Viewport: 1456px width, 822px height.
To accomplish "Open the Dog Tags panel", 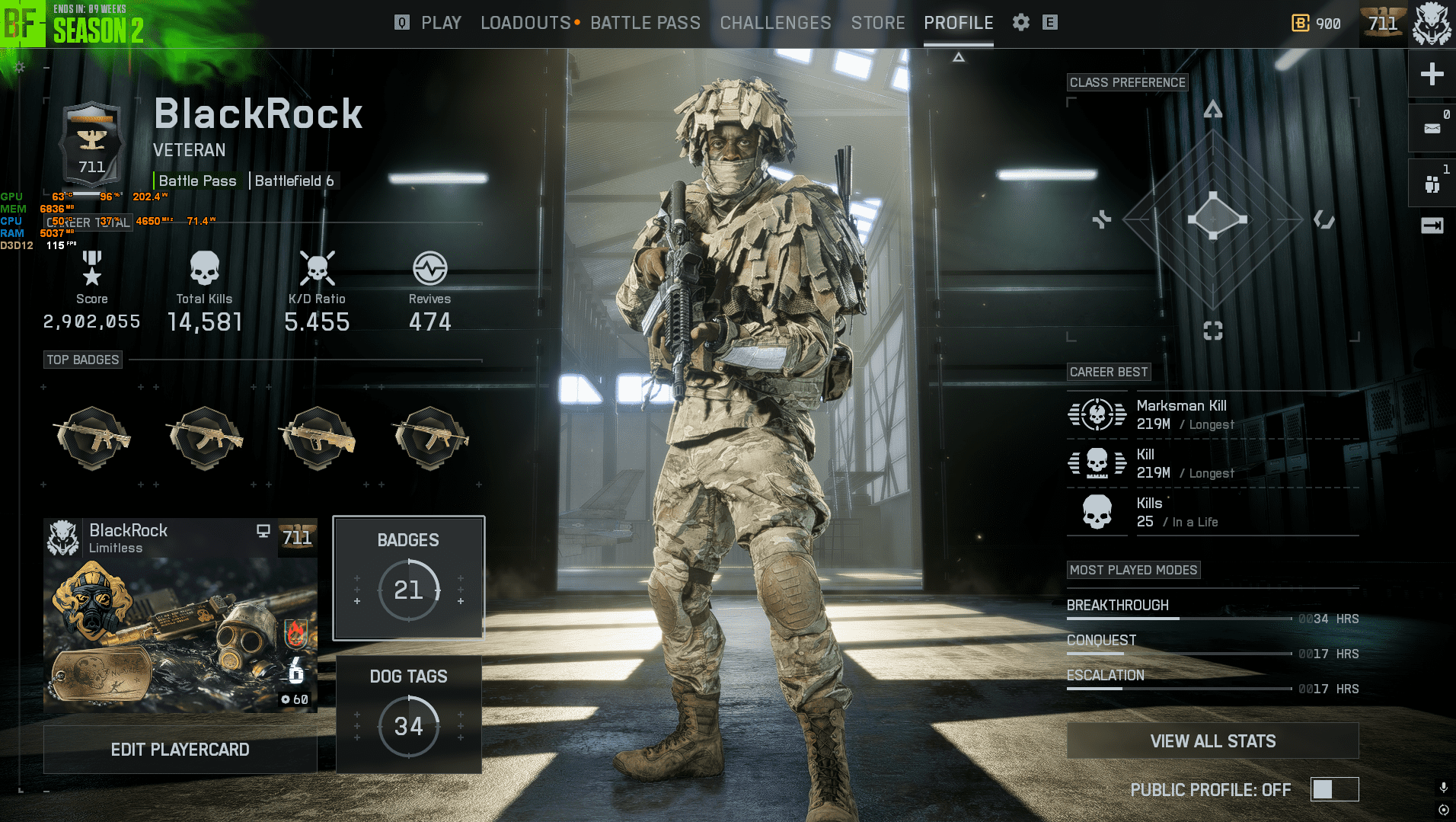I will click(x=408, y=714).
